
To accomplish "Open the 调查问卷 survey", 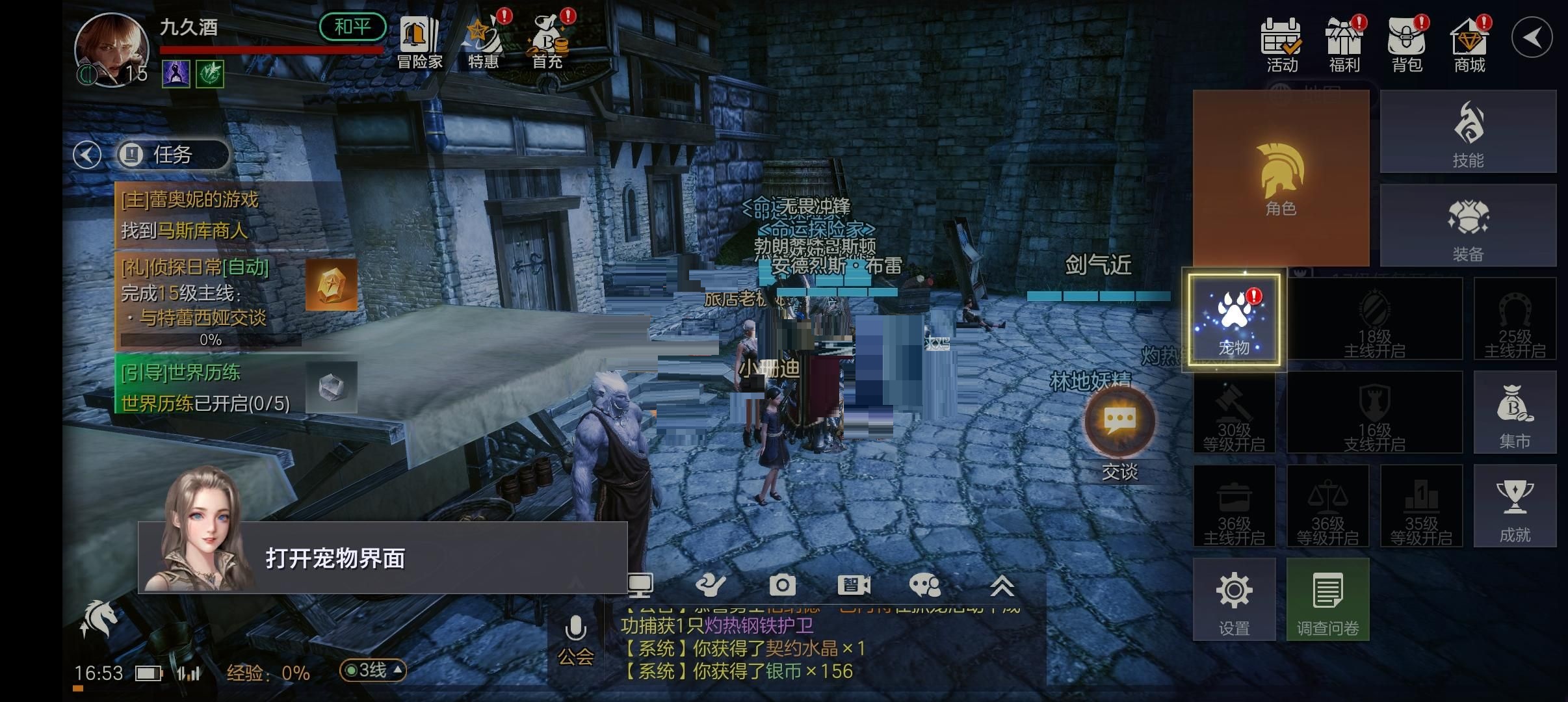I will pyautogui.click(x=1328, y=598).
